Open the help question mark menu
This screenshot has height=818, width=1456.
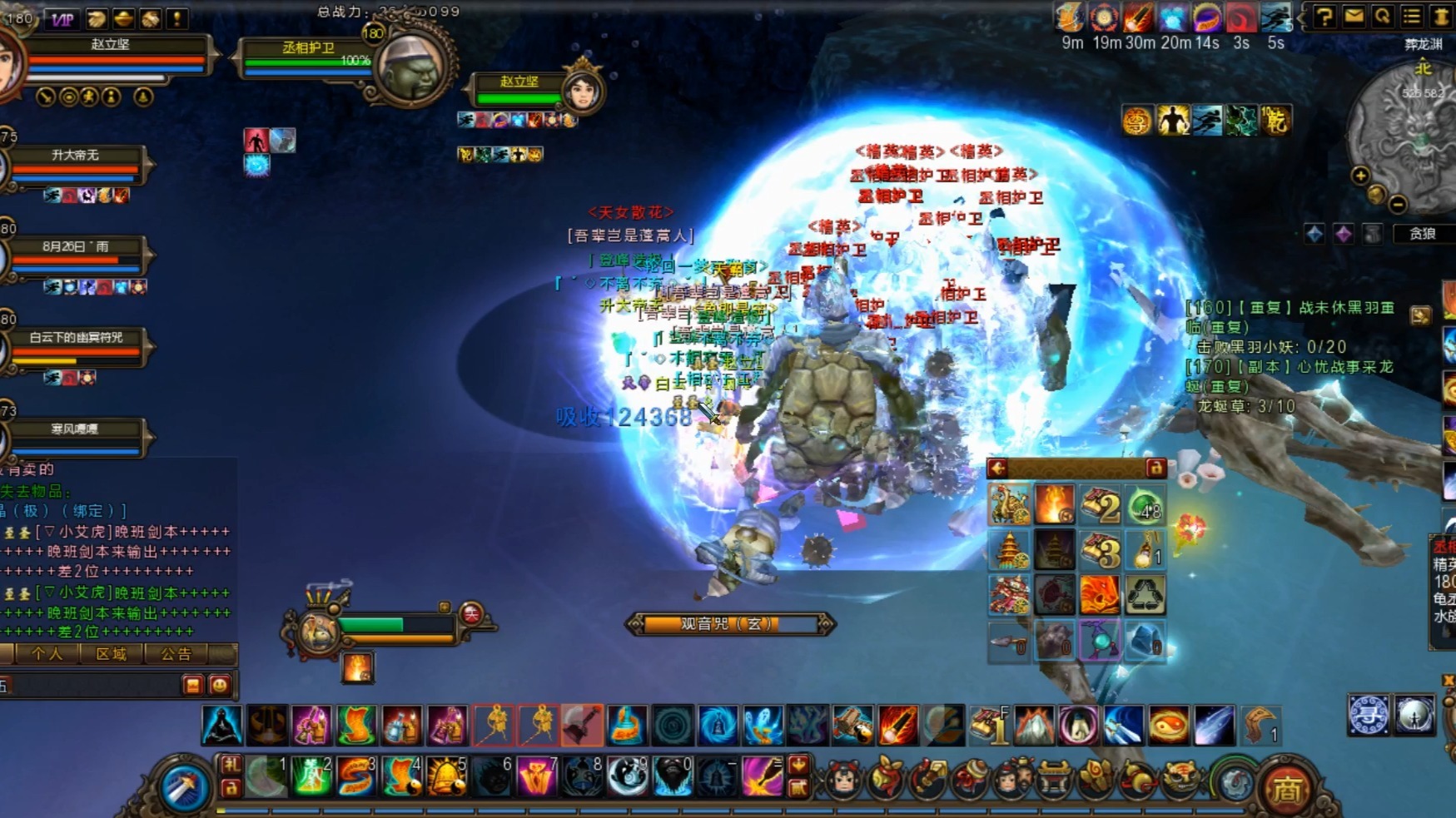click(x=1324, y=17)
